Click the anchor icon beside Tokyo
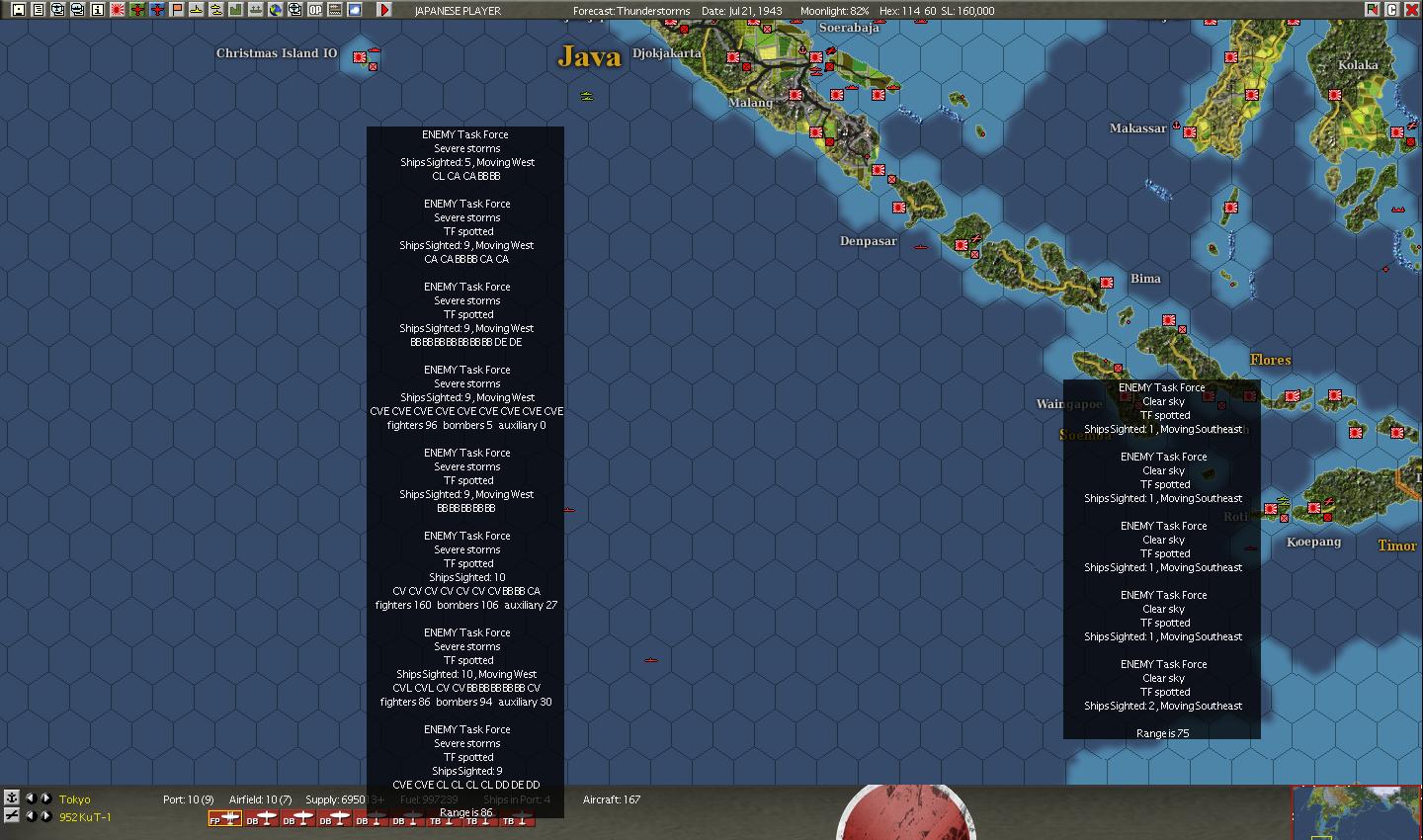1423x840 pixels. (x=13, y=798)
